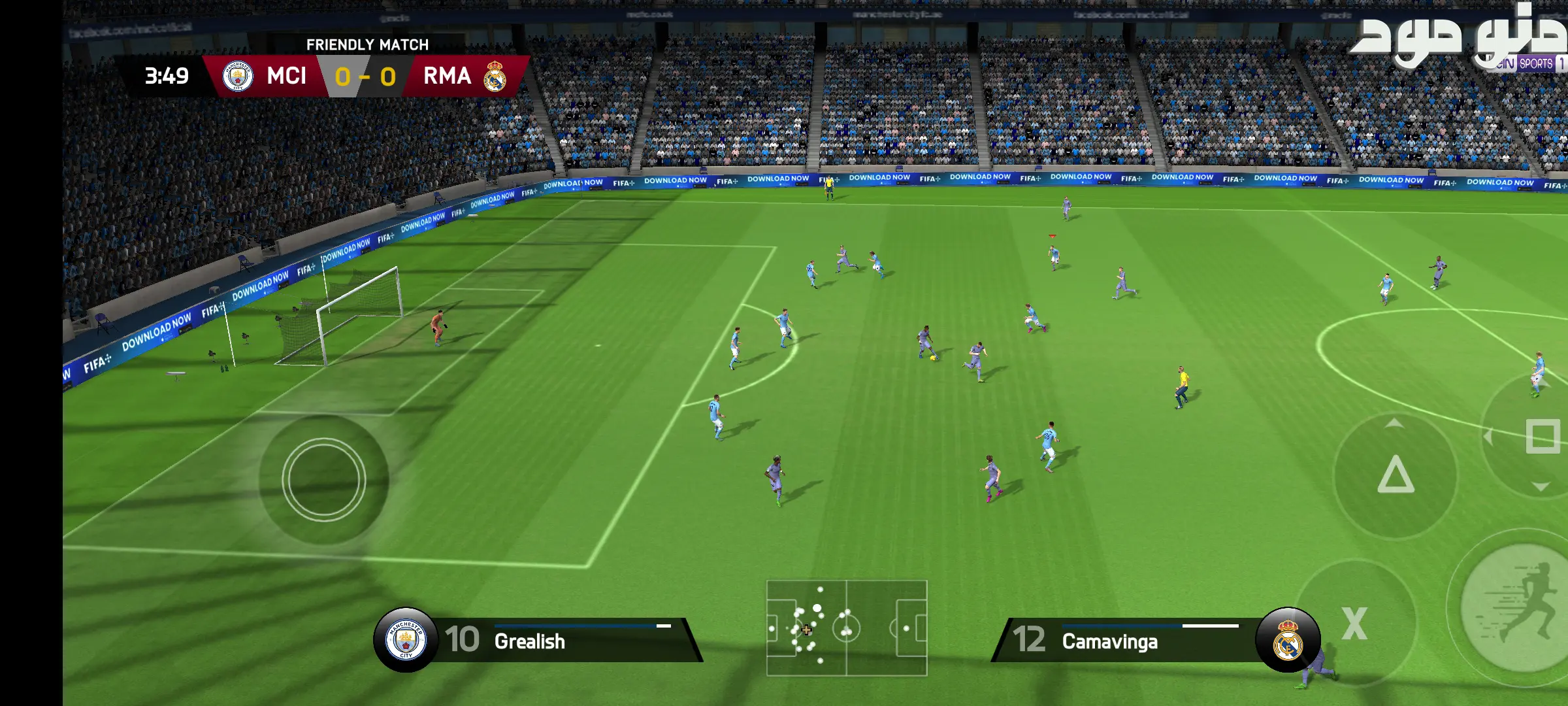Tap the triangle action button

(x=1396, y=475)
